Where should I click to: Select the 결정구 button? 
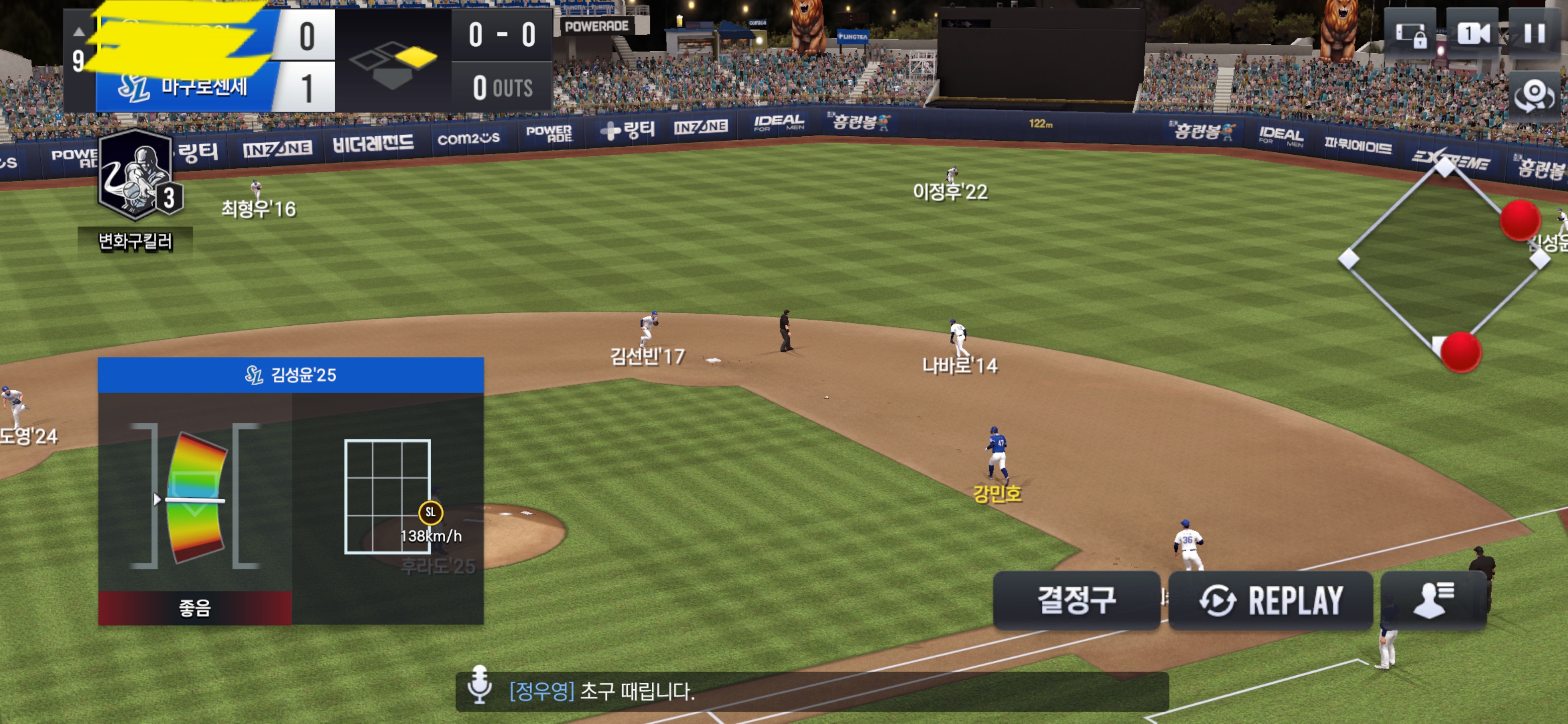click(1076, 600)
